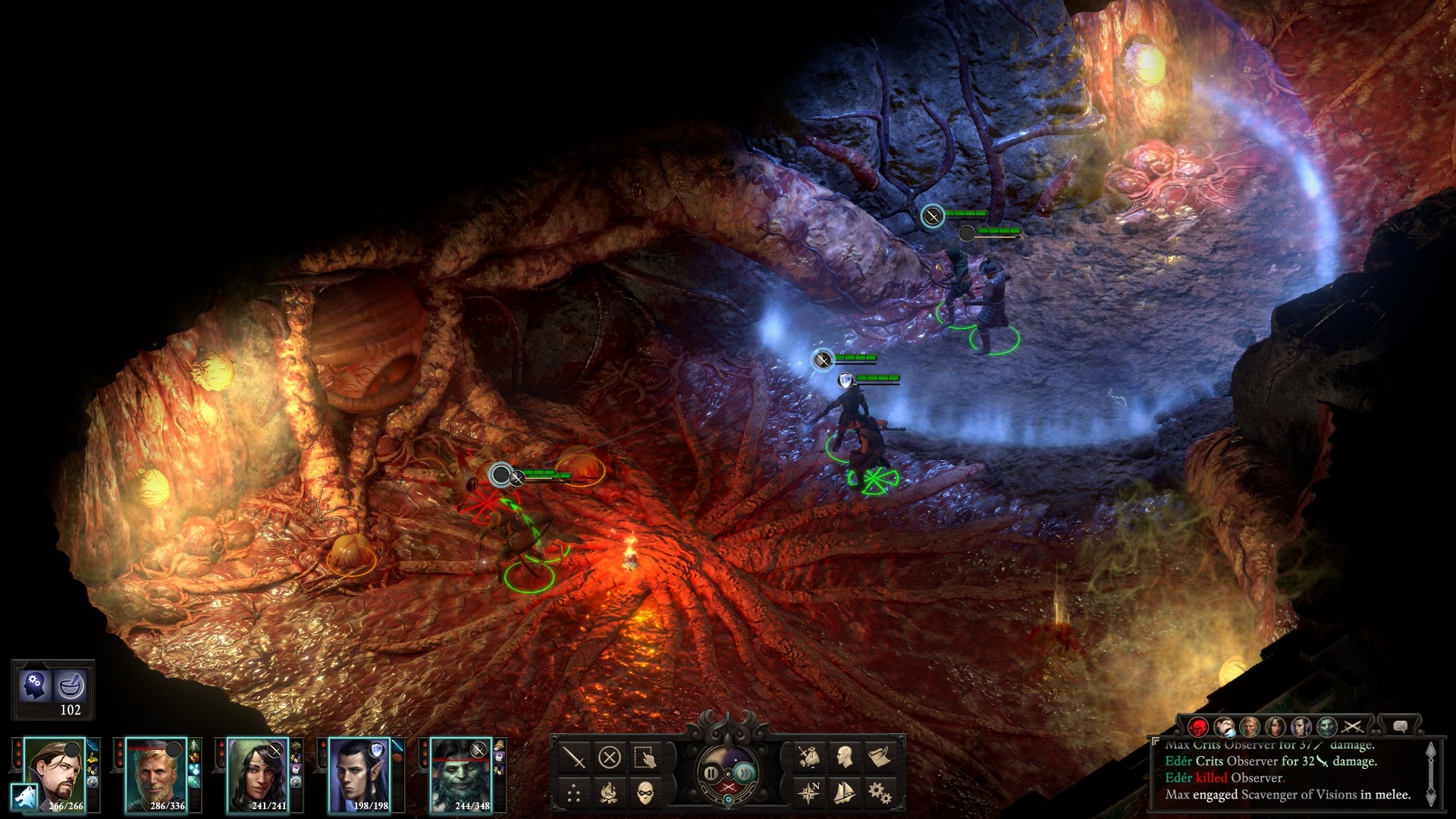Image resolution: width=1456 pixels, height=819 pixels.
Task: Select the green-hooded woman's party portrait
Action: pos(258,773)
